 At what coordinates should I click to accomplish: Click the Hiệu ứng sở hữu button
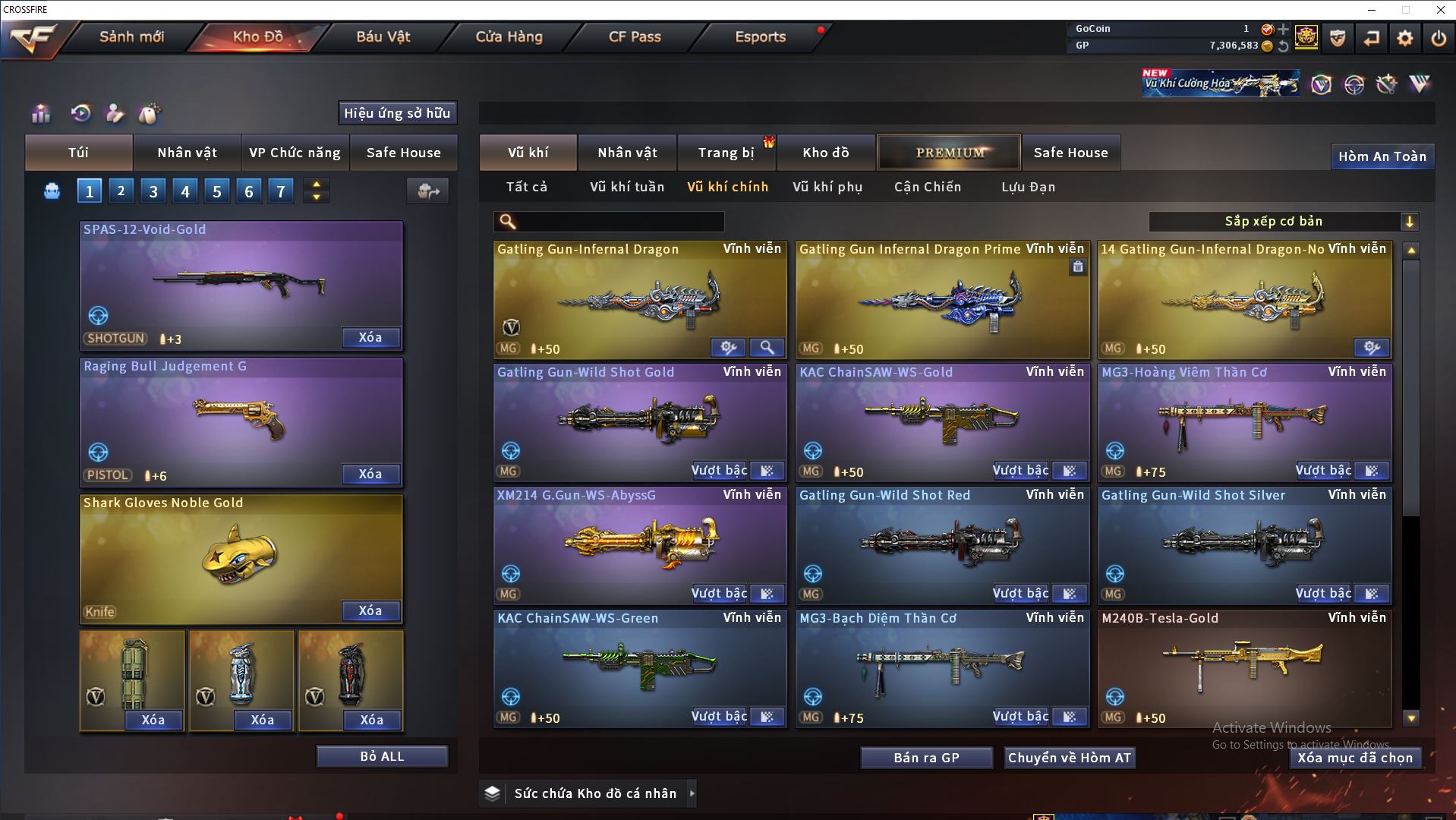click(397, 113)
